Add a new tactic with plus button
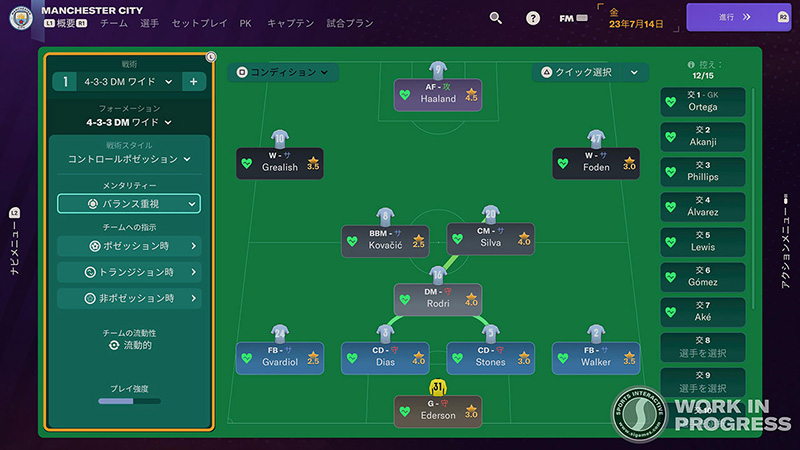 click(x=193, y=81)
